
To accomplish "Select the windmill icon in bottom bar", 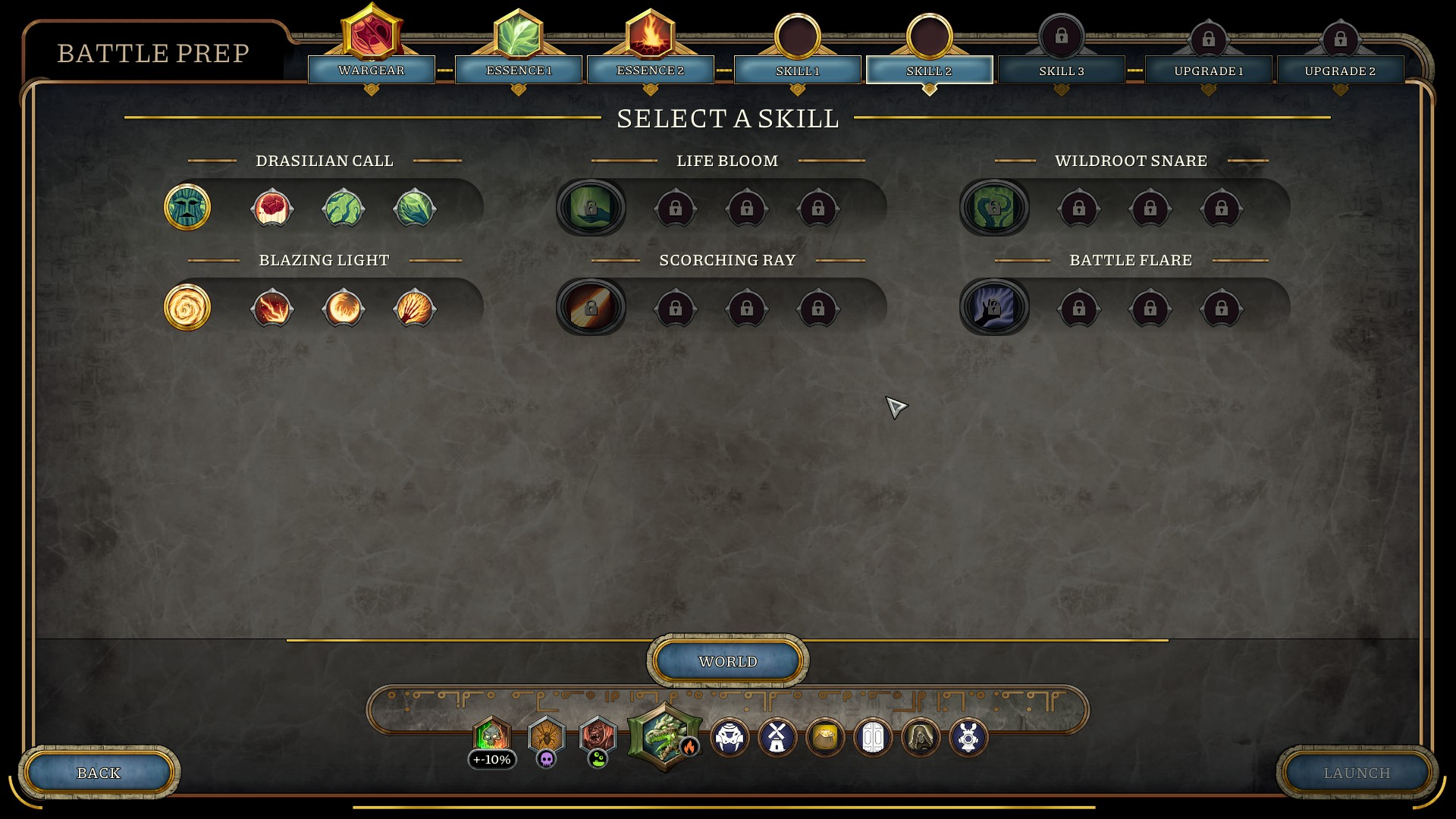I will pyautogui.click(x=777, y=737).
